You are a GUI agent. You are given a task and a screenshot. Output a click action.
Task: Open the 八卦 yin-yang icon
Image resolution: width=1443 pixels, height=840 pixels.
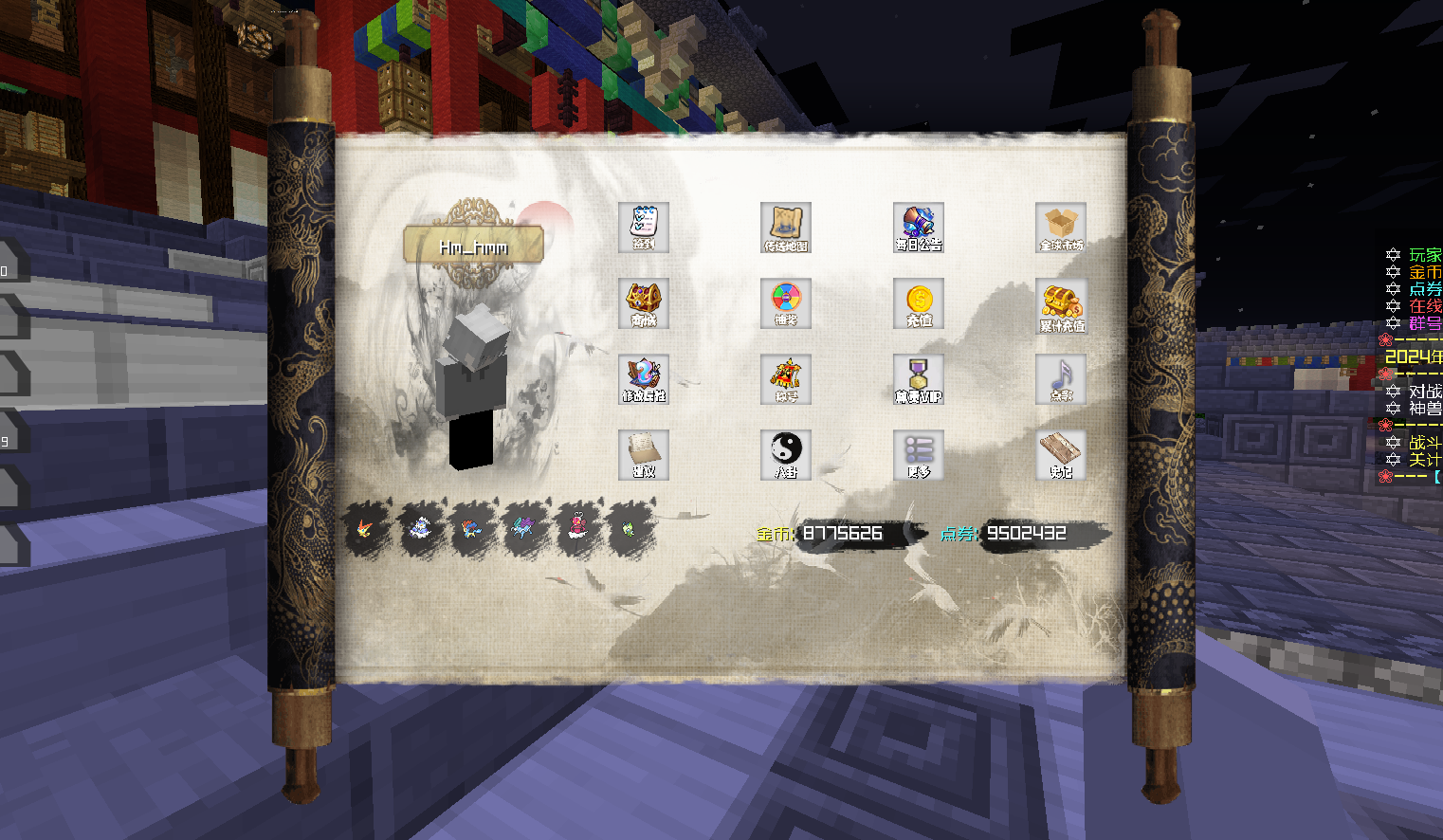(785, 454)
